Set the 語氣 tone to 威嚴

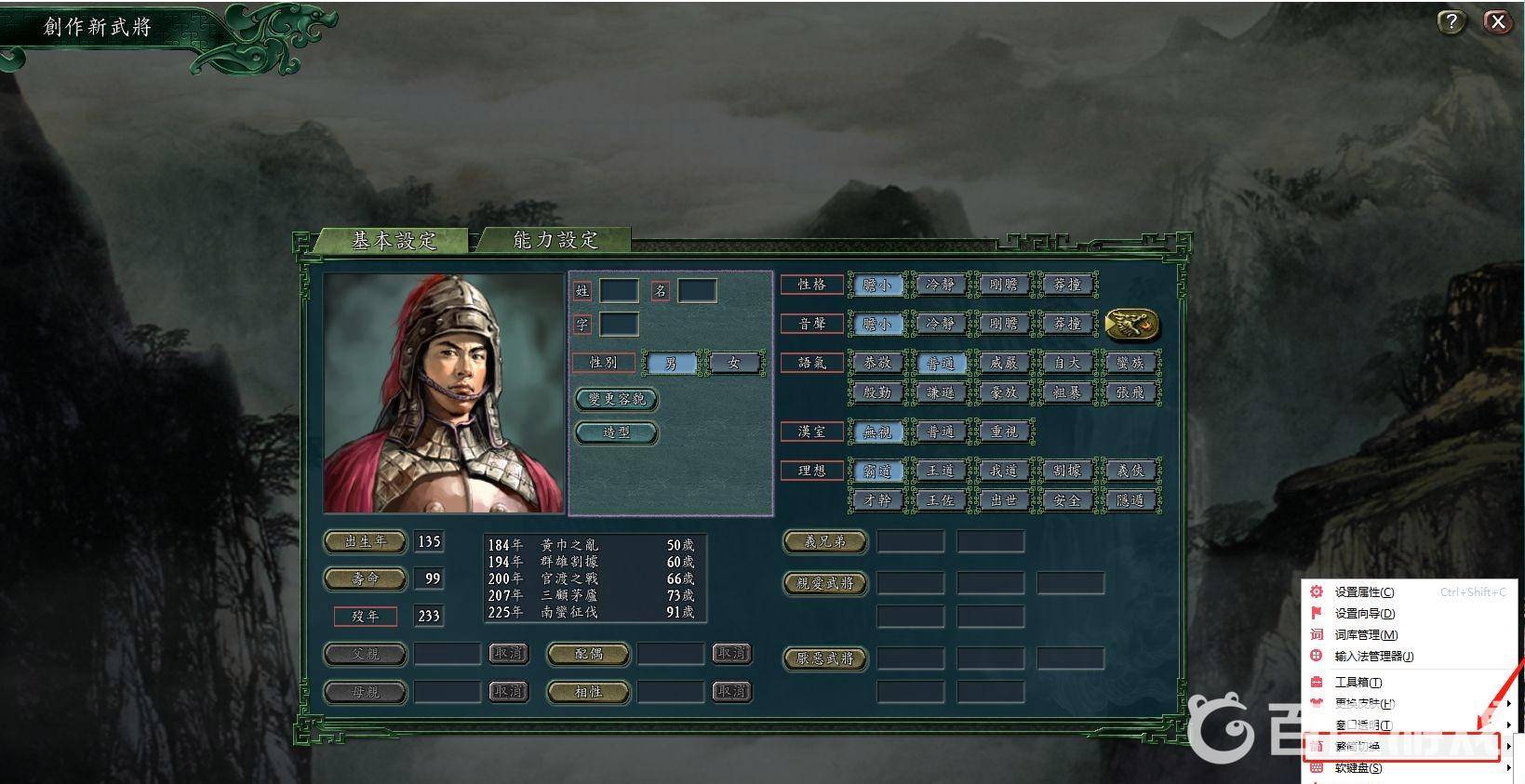coord(1003,363)
